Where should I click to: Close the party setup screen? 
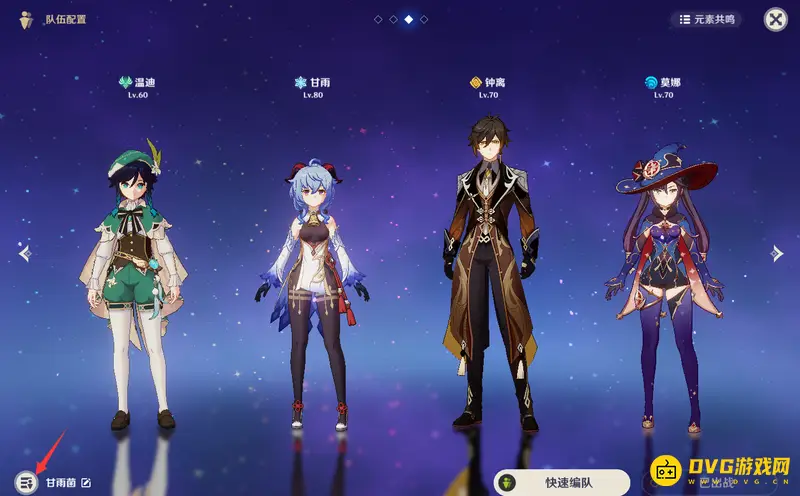775,19
